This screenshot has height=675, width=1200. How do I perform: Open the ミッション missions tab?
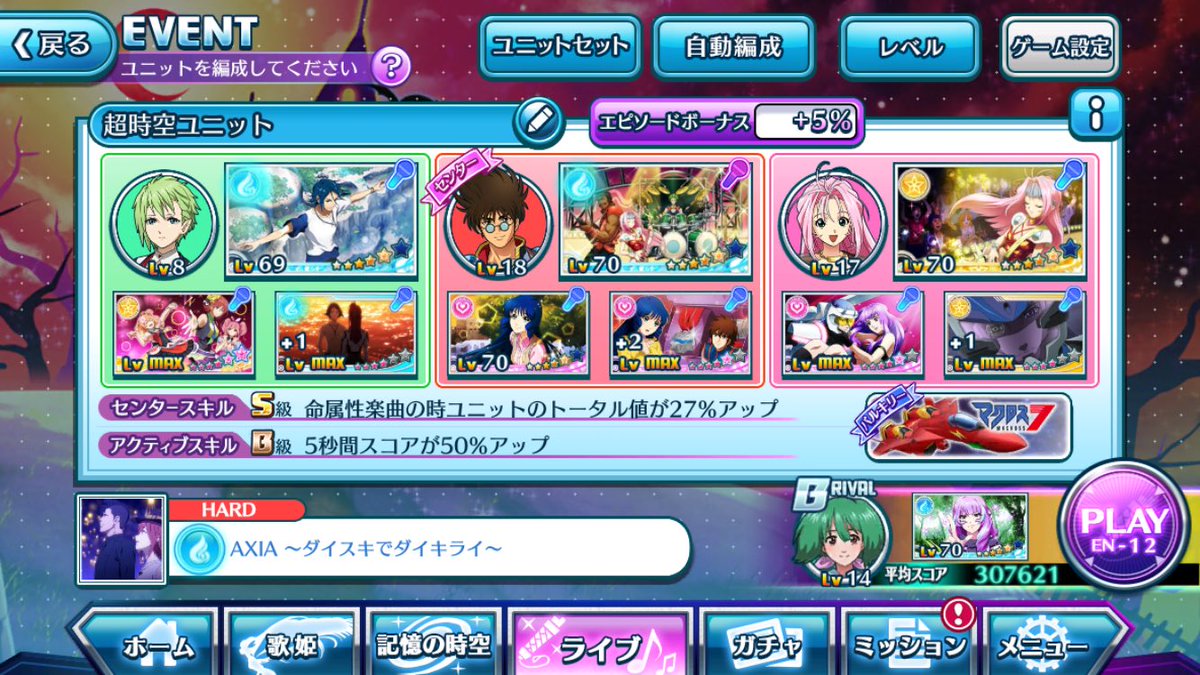click(908, 645)
